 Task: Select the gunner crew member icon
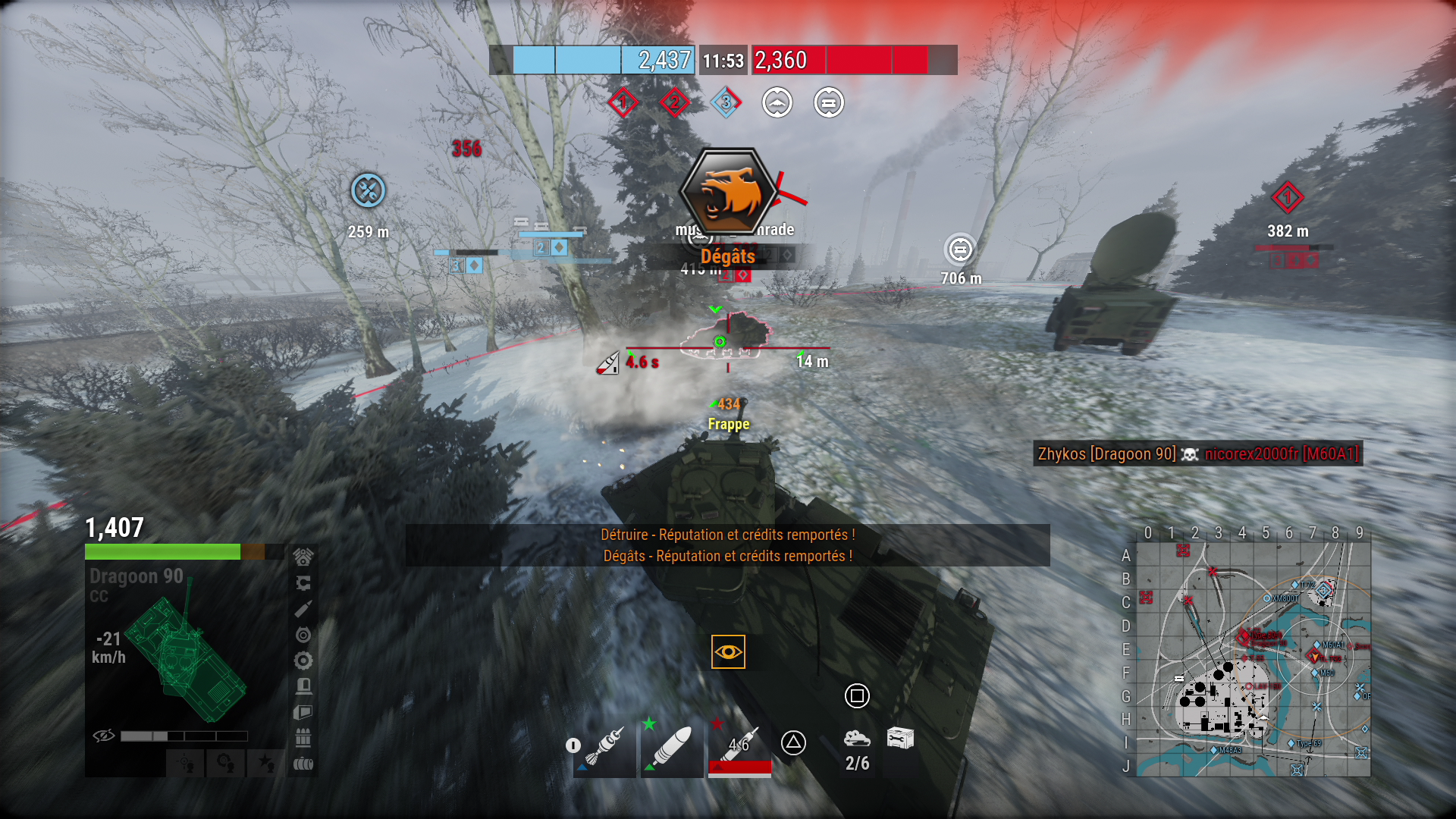tap(186, 761)
